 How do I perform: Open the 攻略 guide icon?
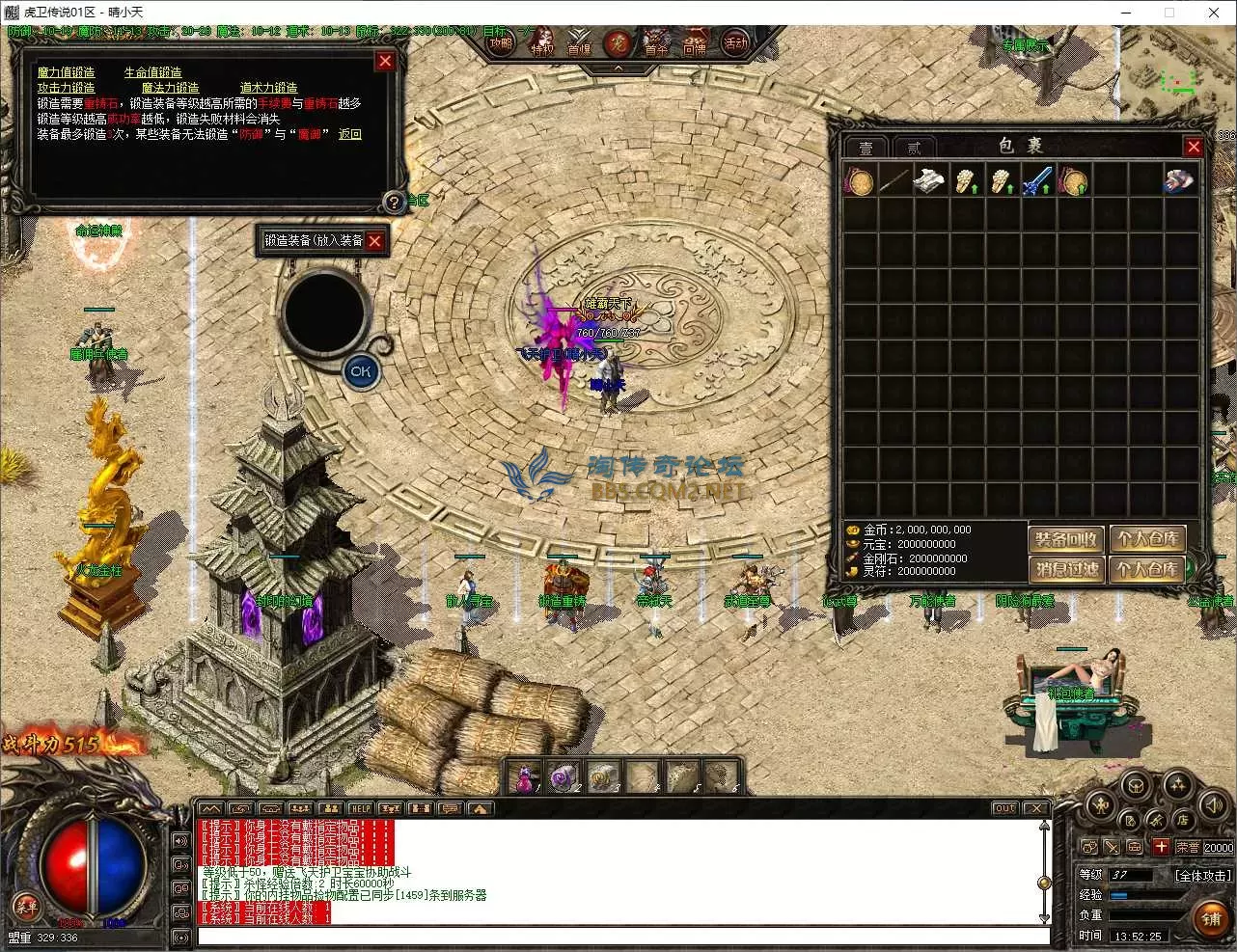(501, 44)
